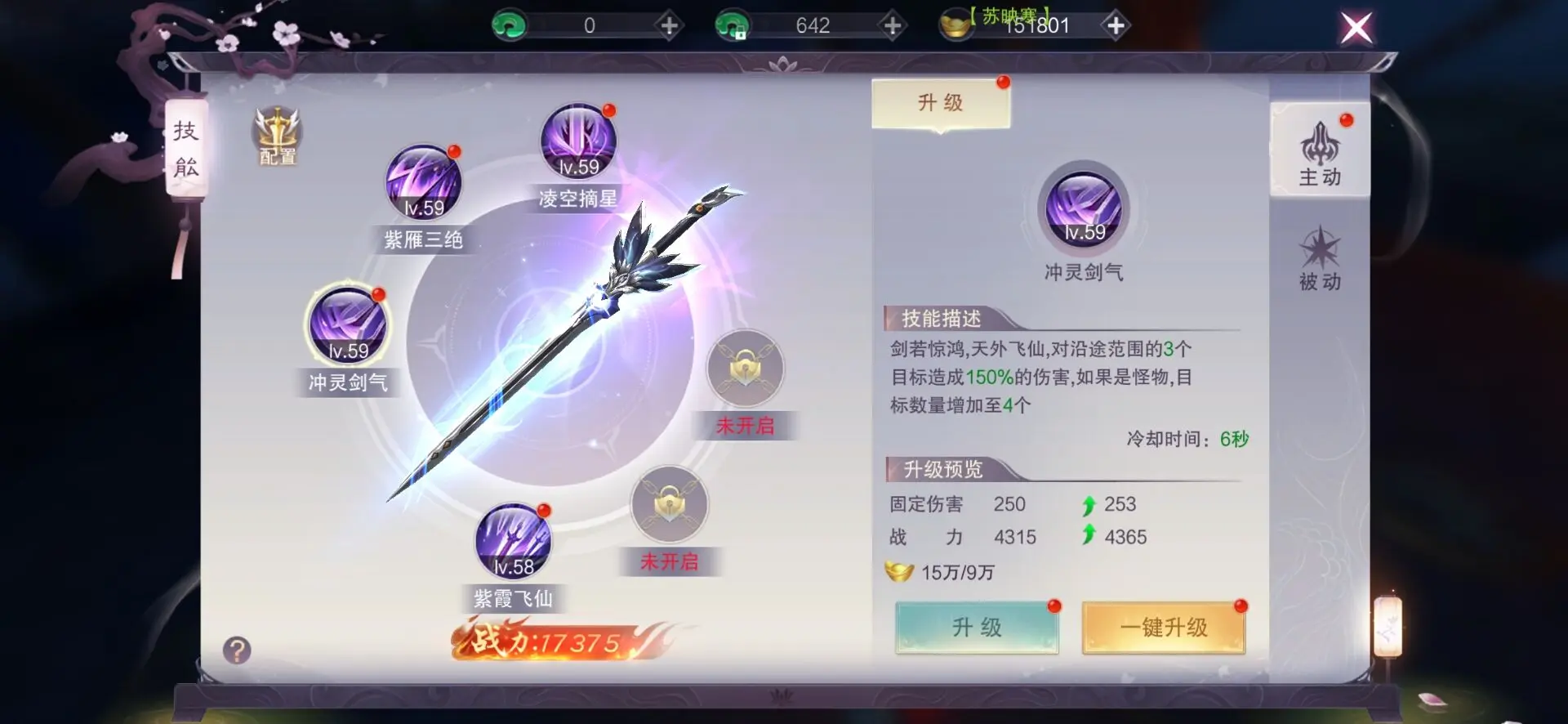The image size is (1568, 724).
Task: Click the locked skill slot above 未开启
Action: (746, 369)
